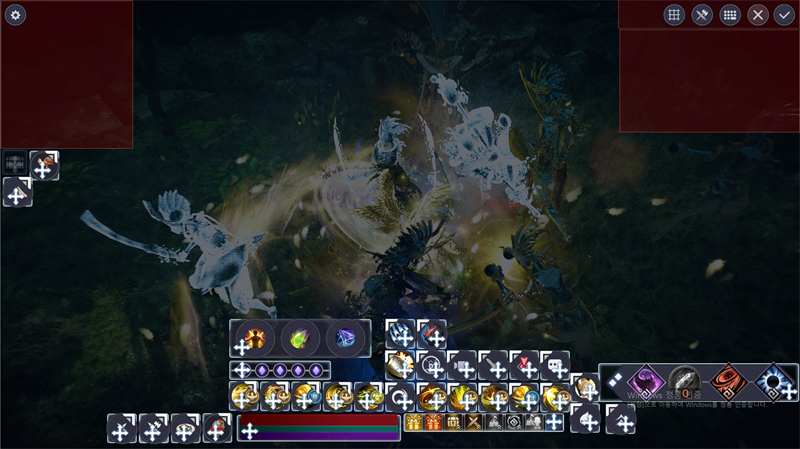Open the keyboard layout button

[x=730, y=15]
